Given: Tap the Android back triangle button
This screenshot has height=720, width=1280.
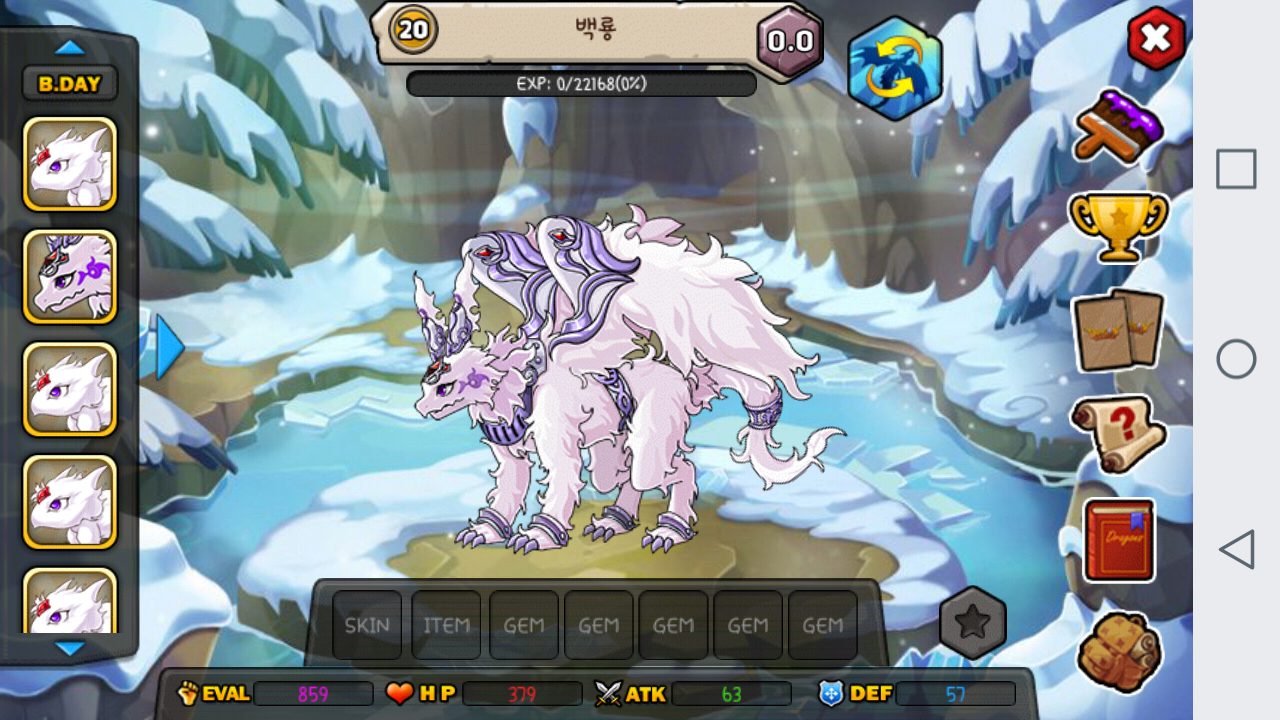Looking at the screenshot, I should (x=1236, y=549).
